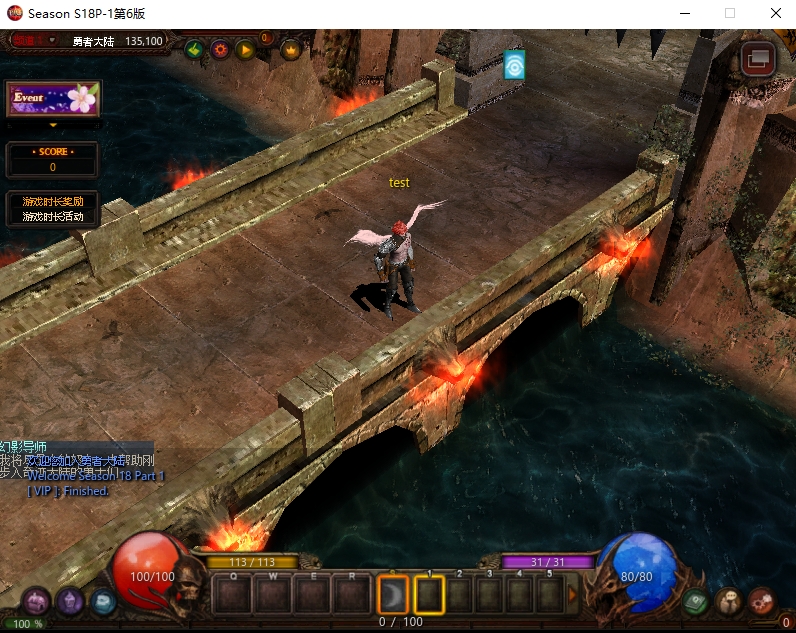Open the red gear settings icon

[x=761, y=601]
